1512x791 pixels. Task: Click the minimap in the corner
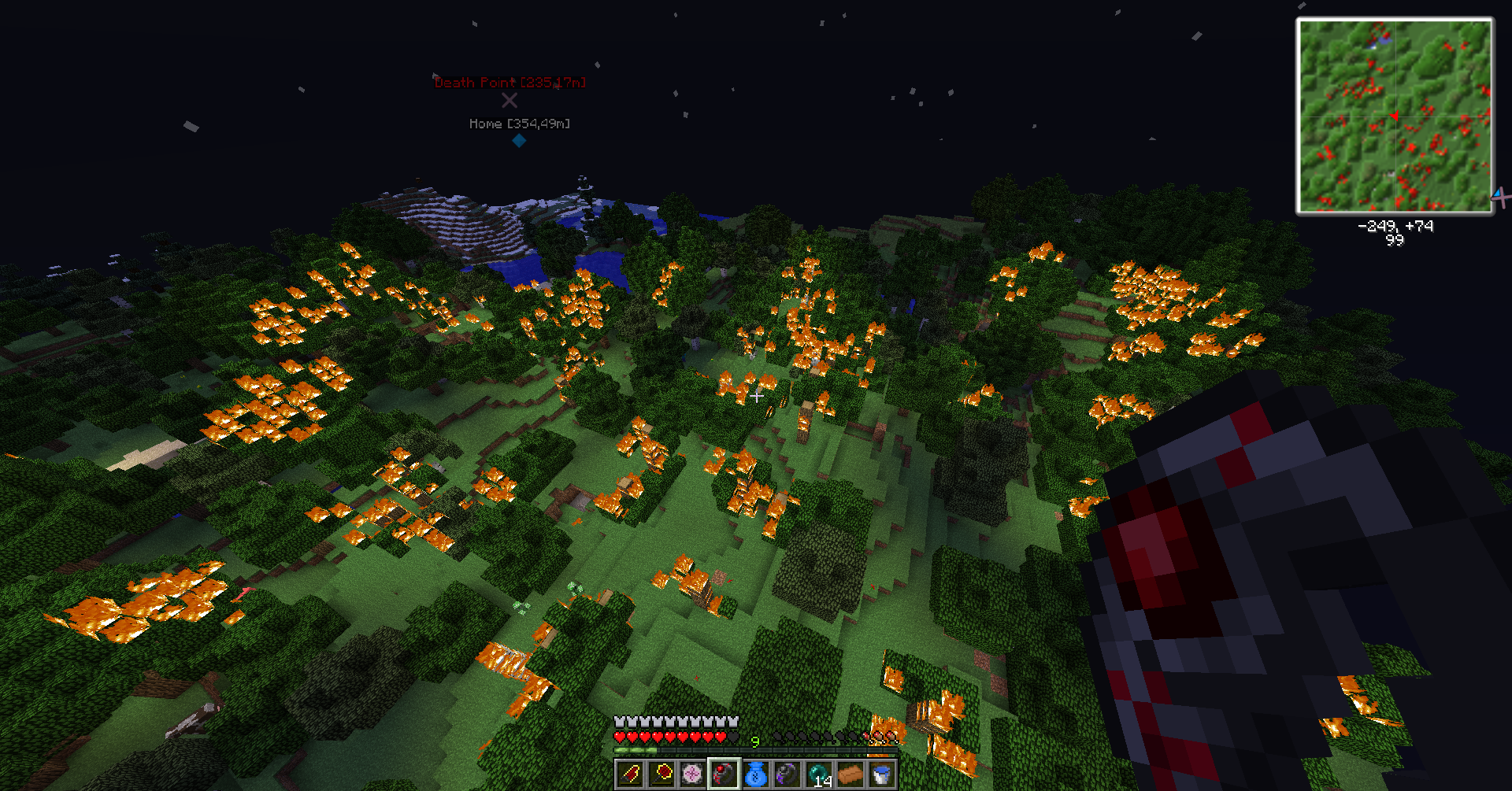(1395, 116)
